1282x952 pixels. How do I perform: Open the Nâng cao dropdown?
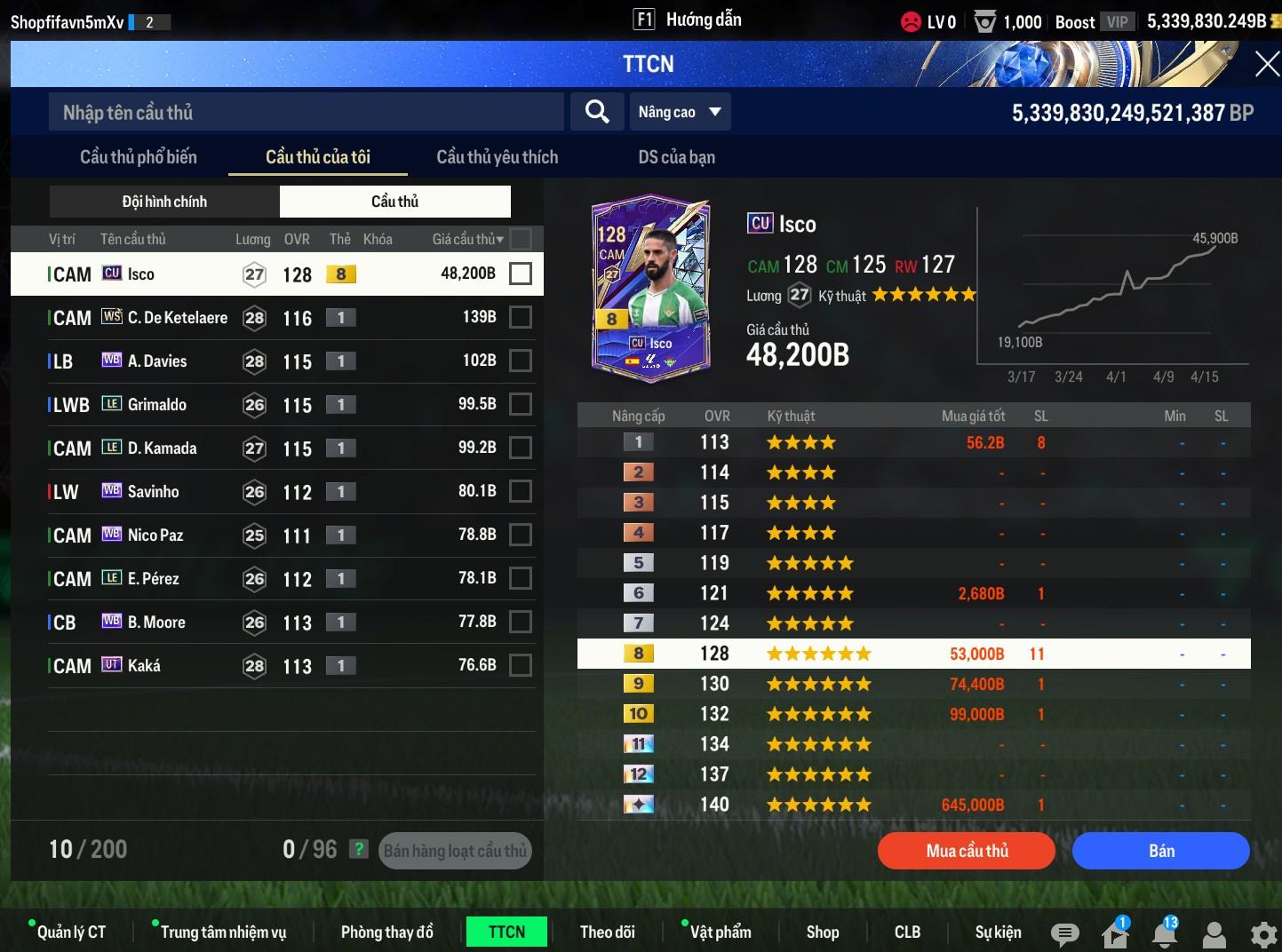[x=680, y=112]
